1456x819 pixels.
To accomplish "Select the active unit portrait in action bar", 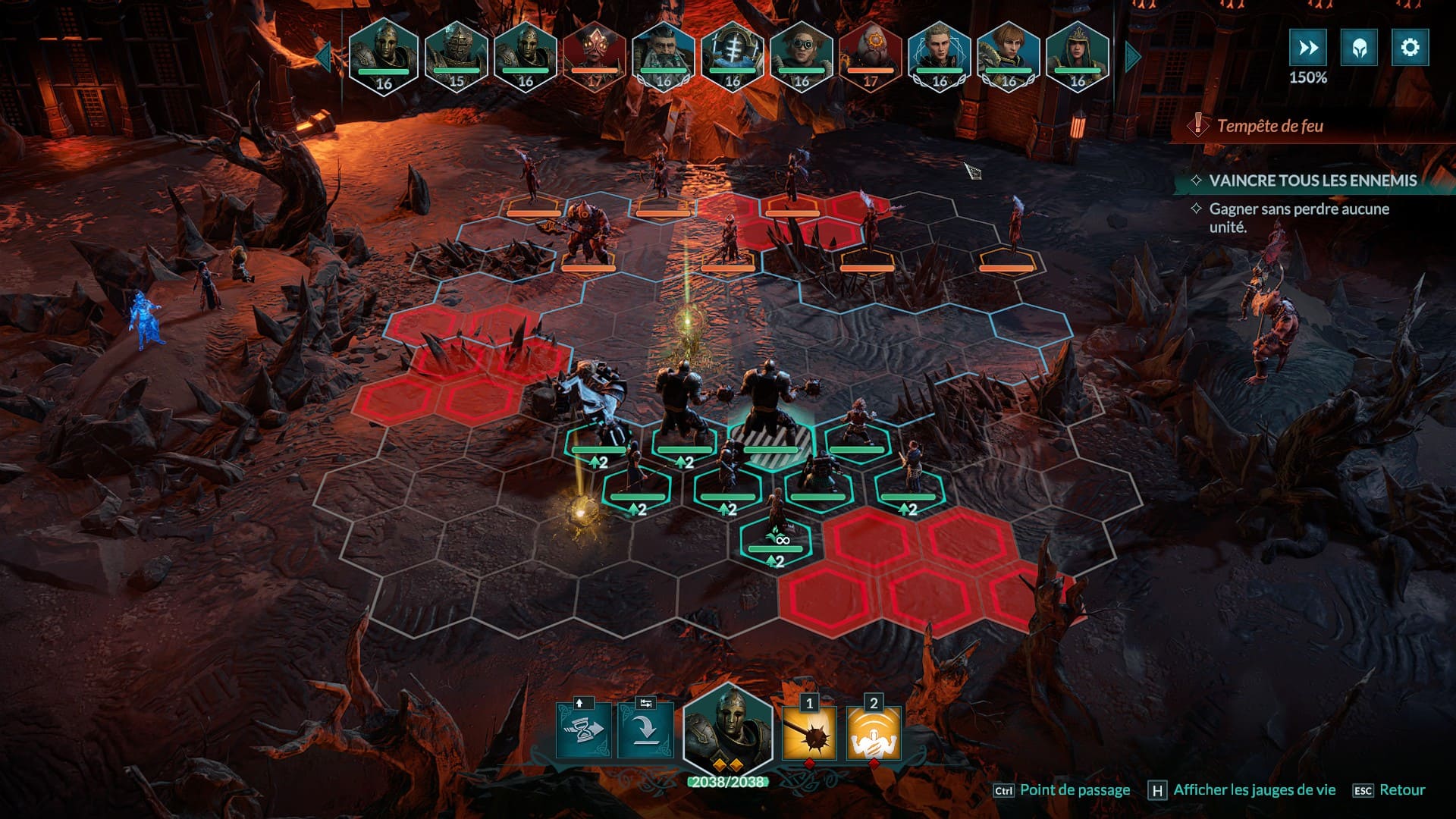I will click(x=728, y=730).
